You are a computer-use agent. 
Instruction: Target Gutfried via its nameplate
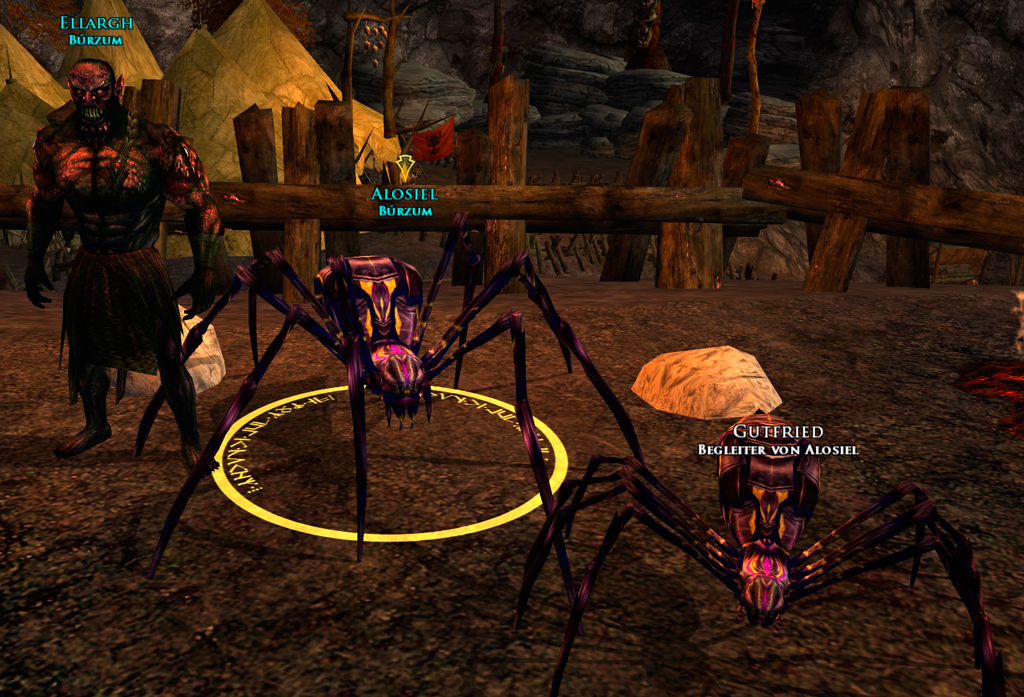pos(778,432)
